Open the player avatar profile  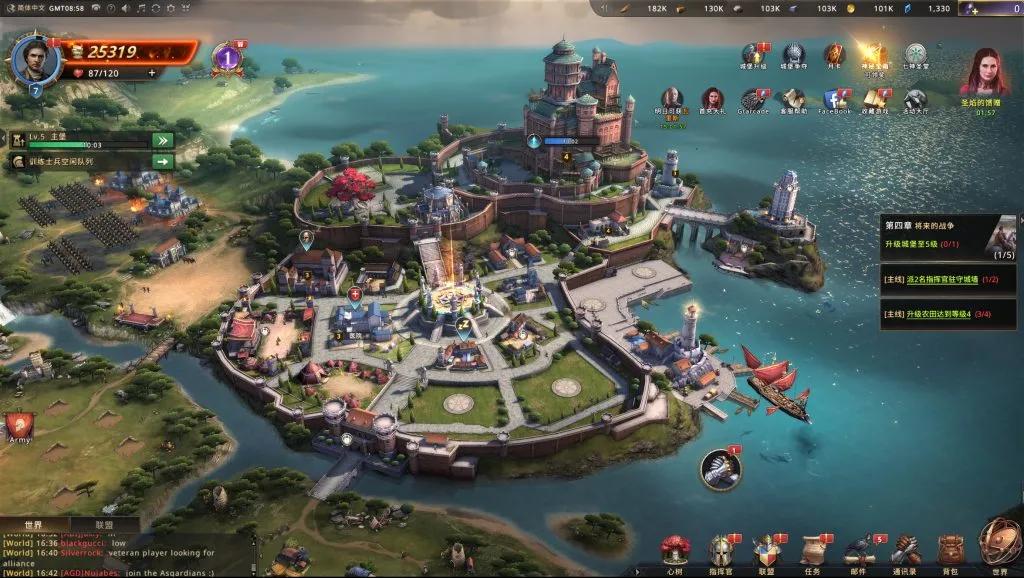(36, 59)
